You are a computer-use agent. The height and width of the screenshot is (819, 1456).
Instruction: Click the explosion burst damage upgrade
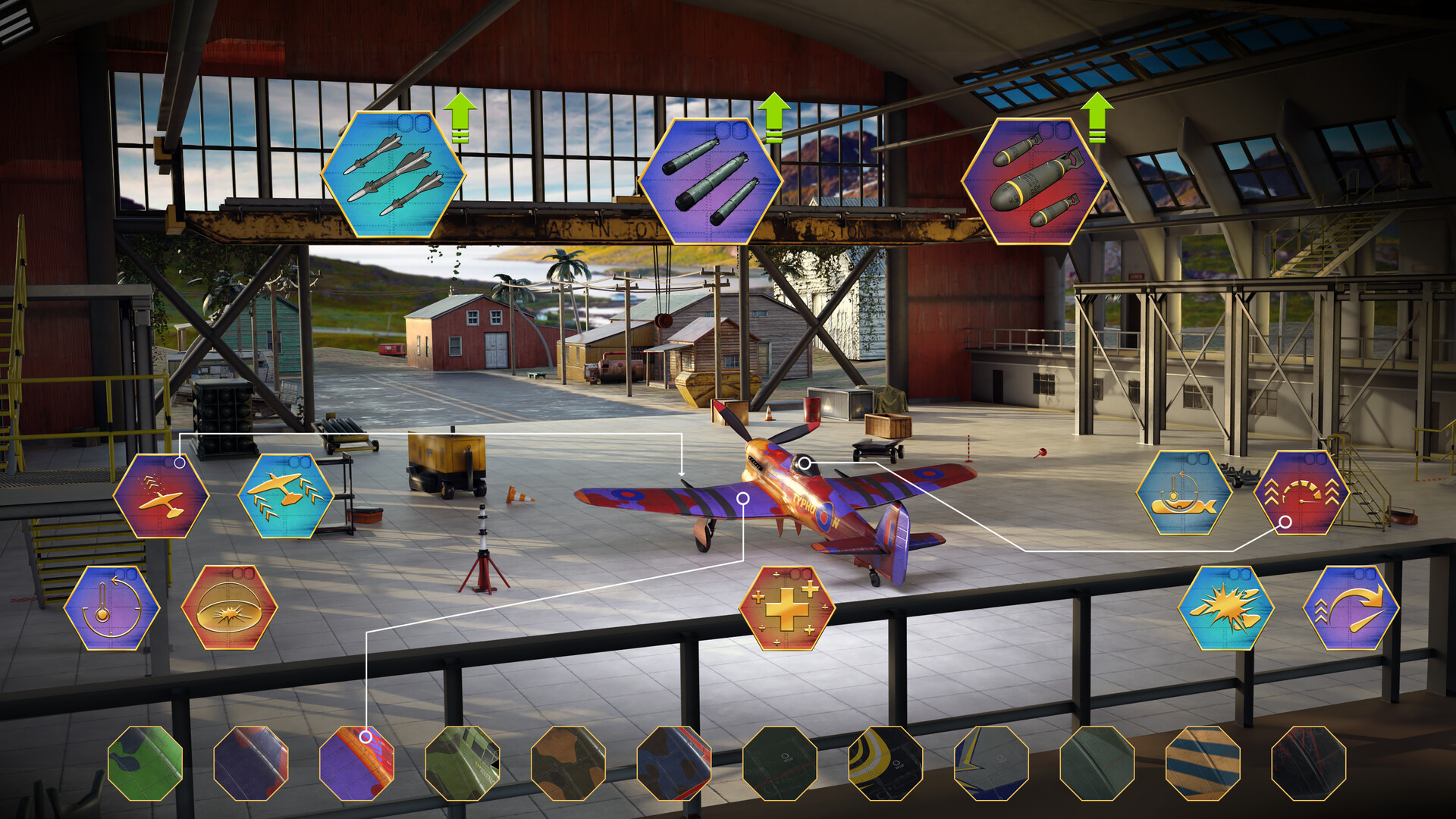coord(1225,607)
